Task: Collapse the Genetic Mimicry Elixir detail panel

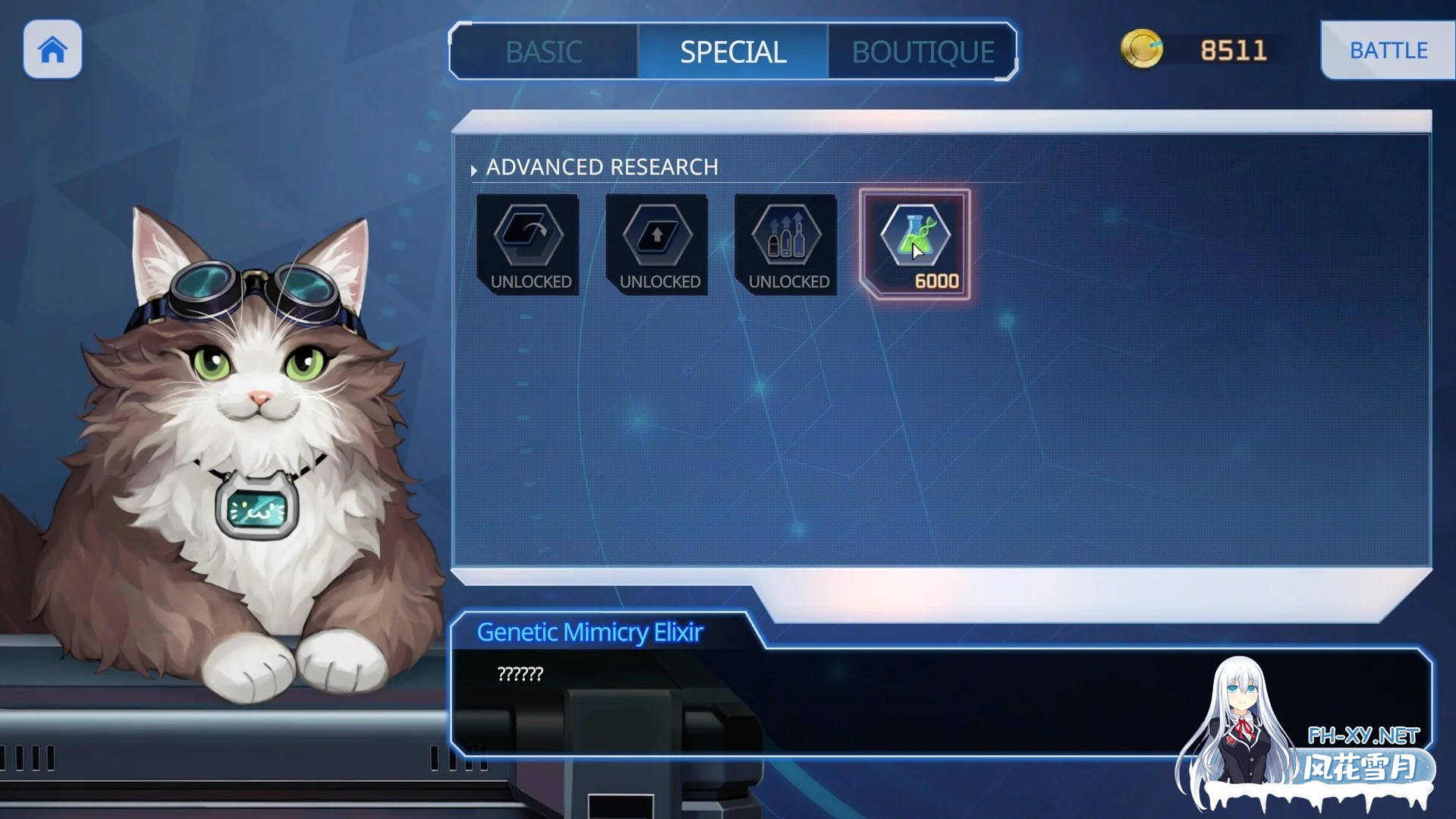Action: tap(590, 632)
